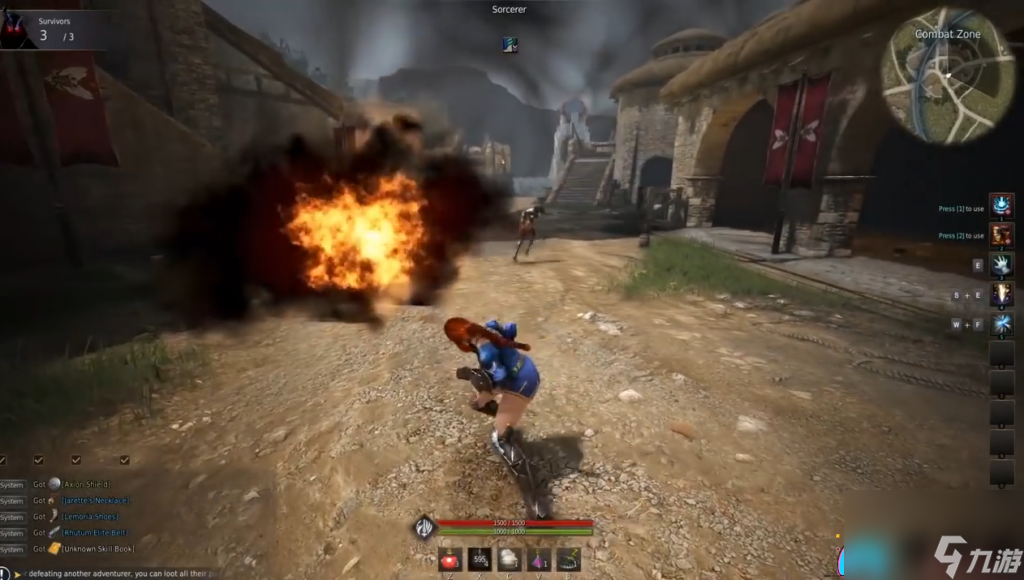Click the class emblem beside the health bar
The width and height of the screenshot is (1024, 580).
[x=425, y=526]
